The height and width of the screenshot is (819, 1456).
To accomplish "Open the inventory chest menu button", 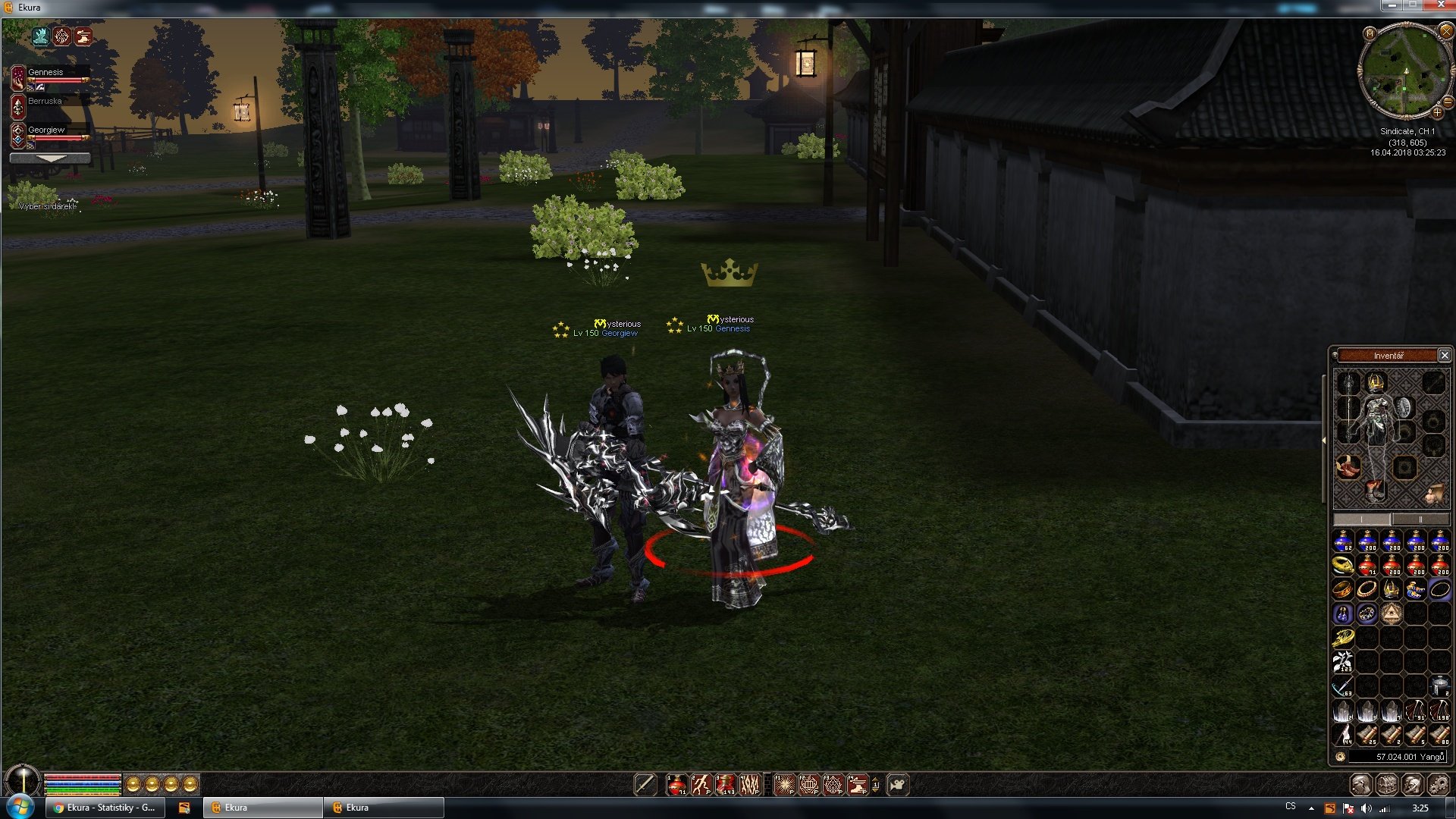I will [x=1387, y=785].
